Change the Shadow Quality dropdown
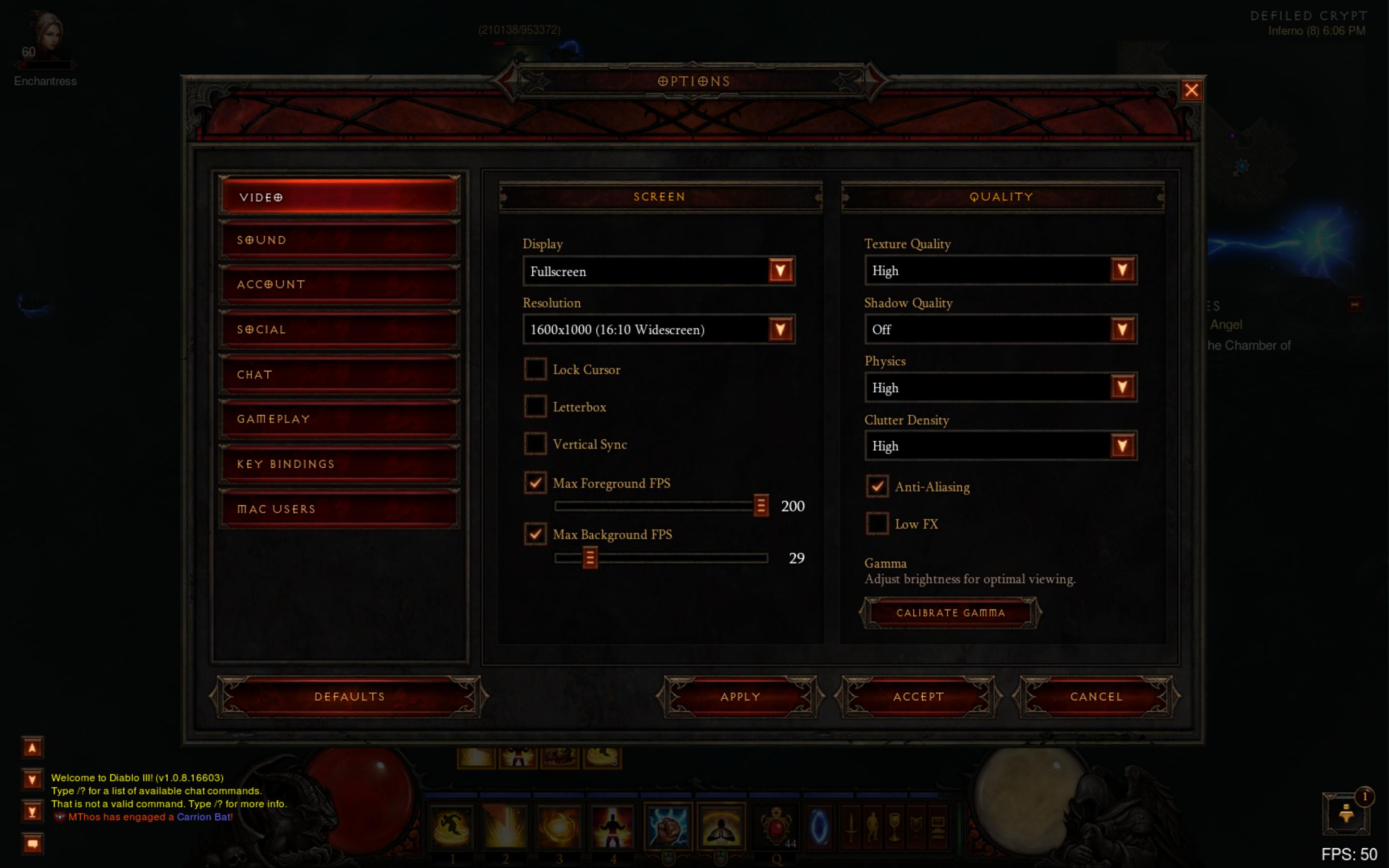 pyautogui.click(x=1121, y=329)
